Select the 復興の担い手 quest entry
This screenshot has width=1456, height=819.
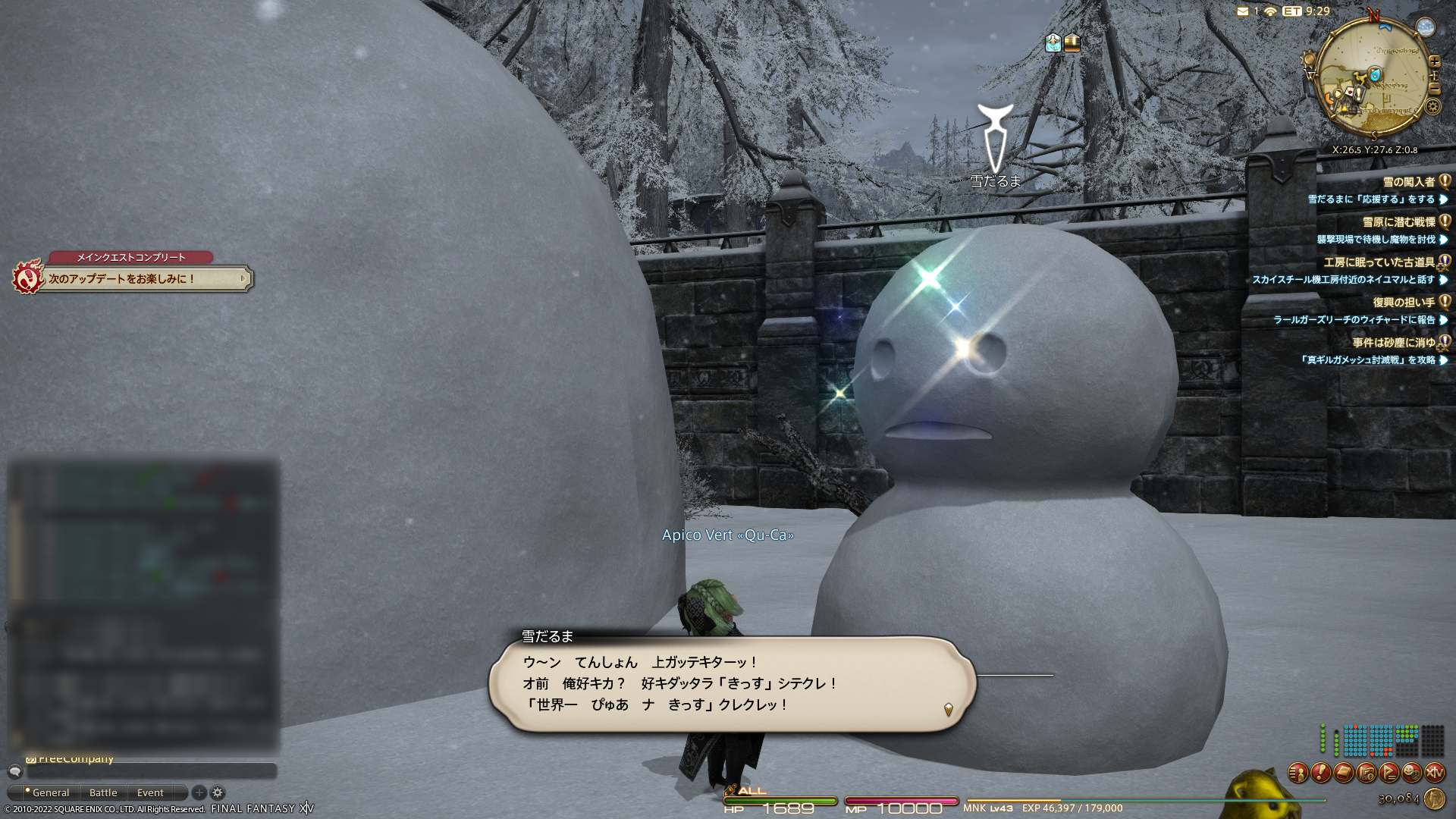(x=1403, y=303)
